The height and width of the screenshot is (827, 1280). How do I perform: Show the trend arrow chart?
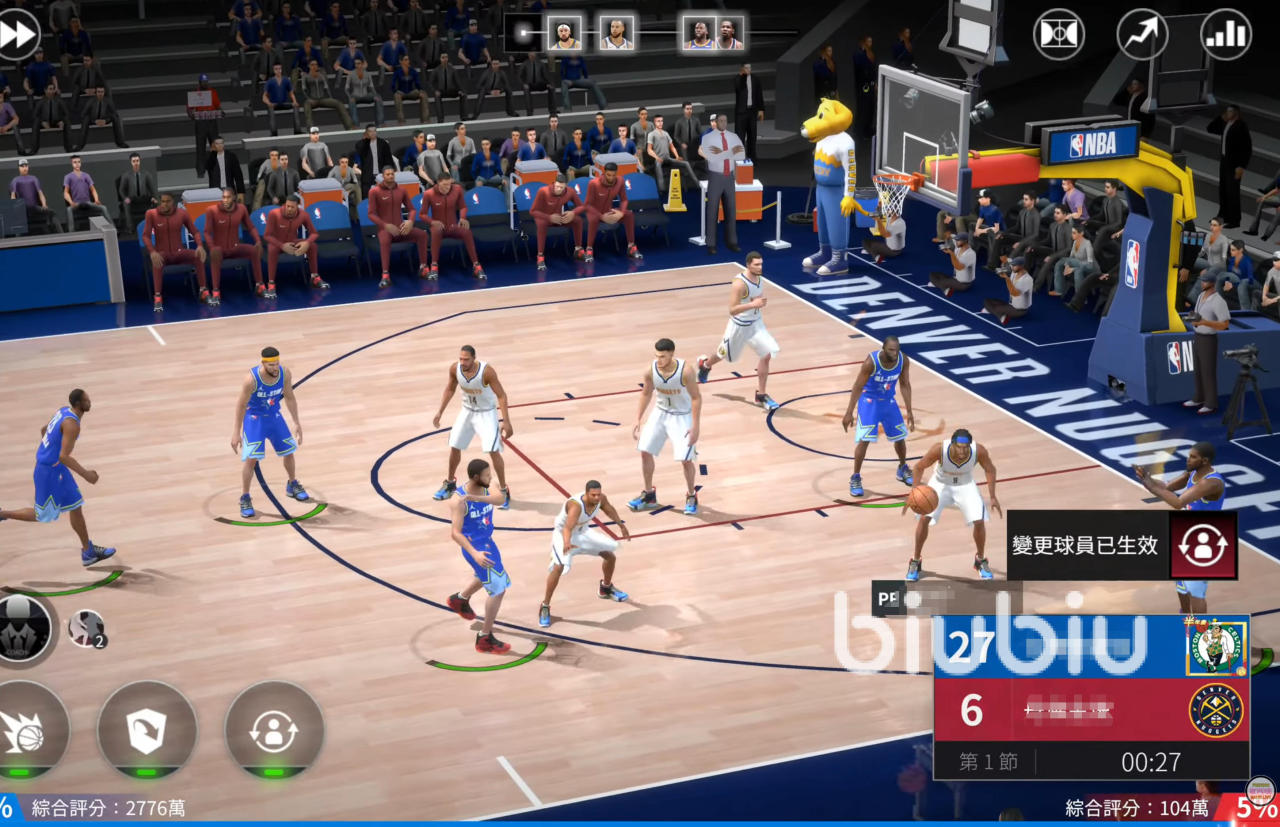[x=1142, y=35]
